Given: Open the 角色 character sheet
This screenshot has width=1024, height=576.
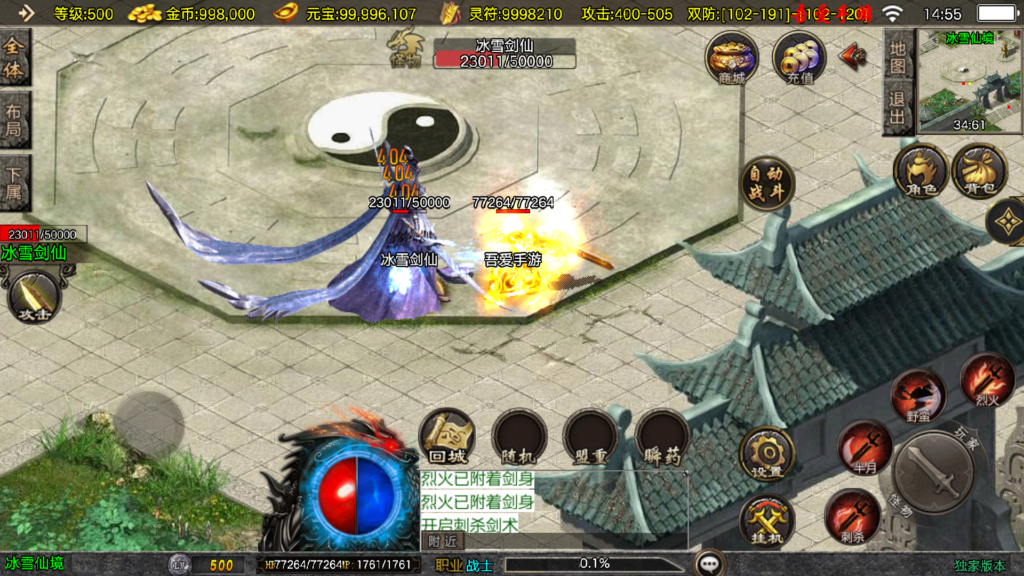Looking at the screenshot, I should pyautogui.click(x=920, y=172).
